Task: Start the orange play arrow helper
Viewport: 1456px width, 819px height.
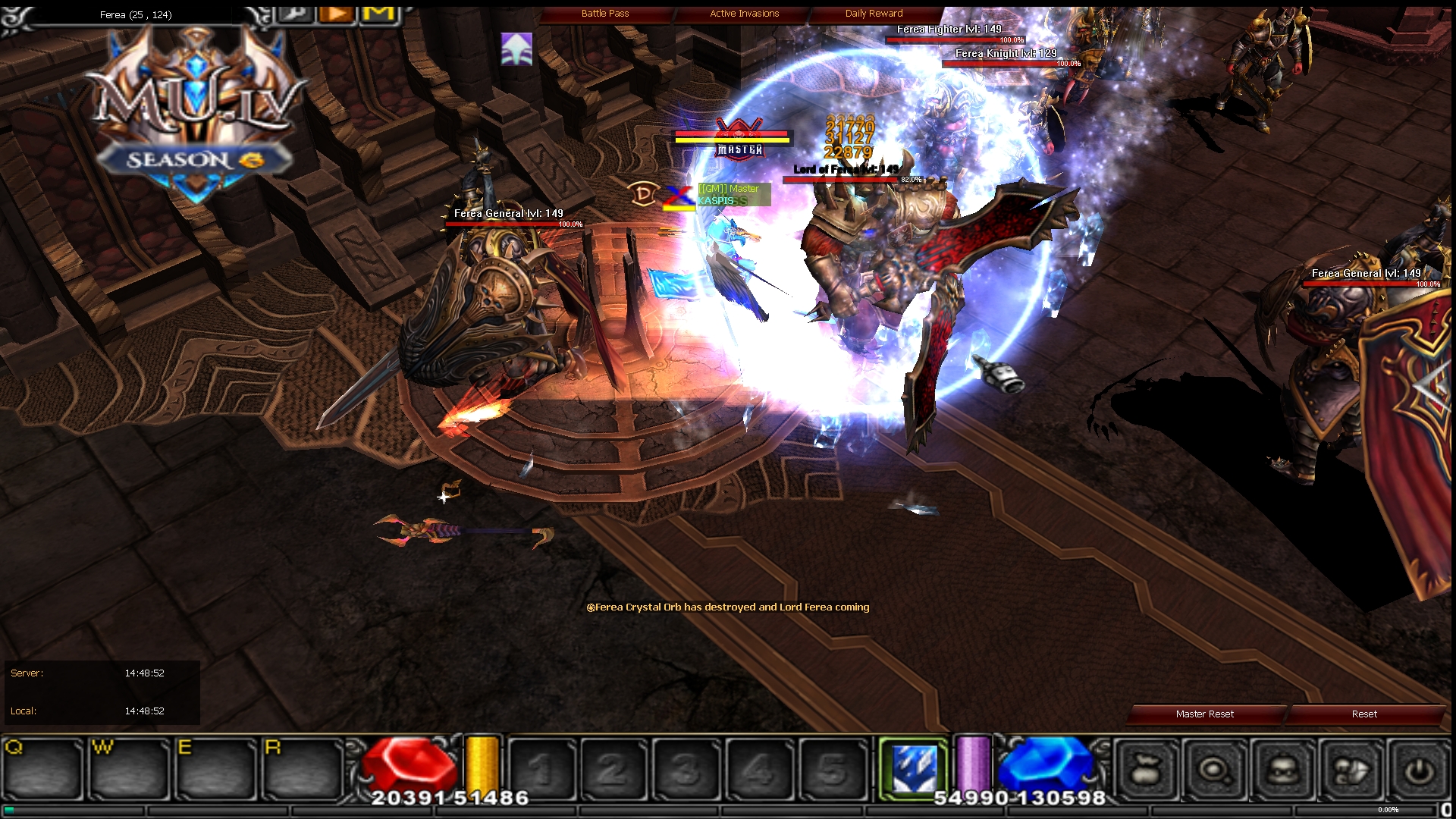Action: [336, 14]
